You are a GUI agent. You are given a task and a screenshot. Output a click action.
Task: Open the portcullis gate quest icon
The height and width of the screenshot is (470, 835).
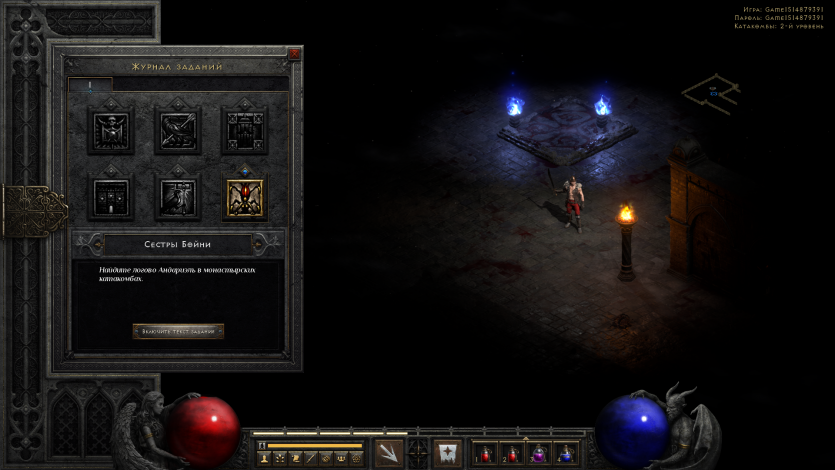coord(244,131)
